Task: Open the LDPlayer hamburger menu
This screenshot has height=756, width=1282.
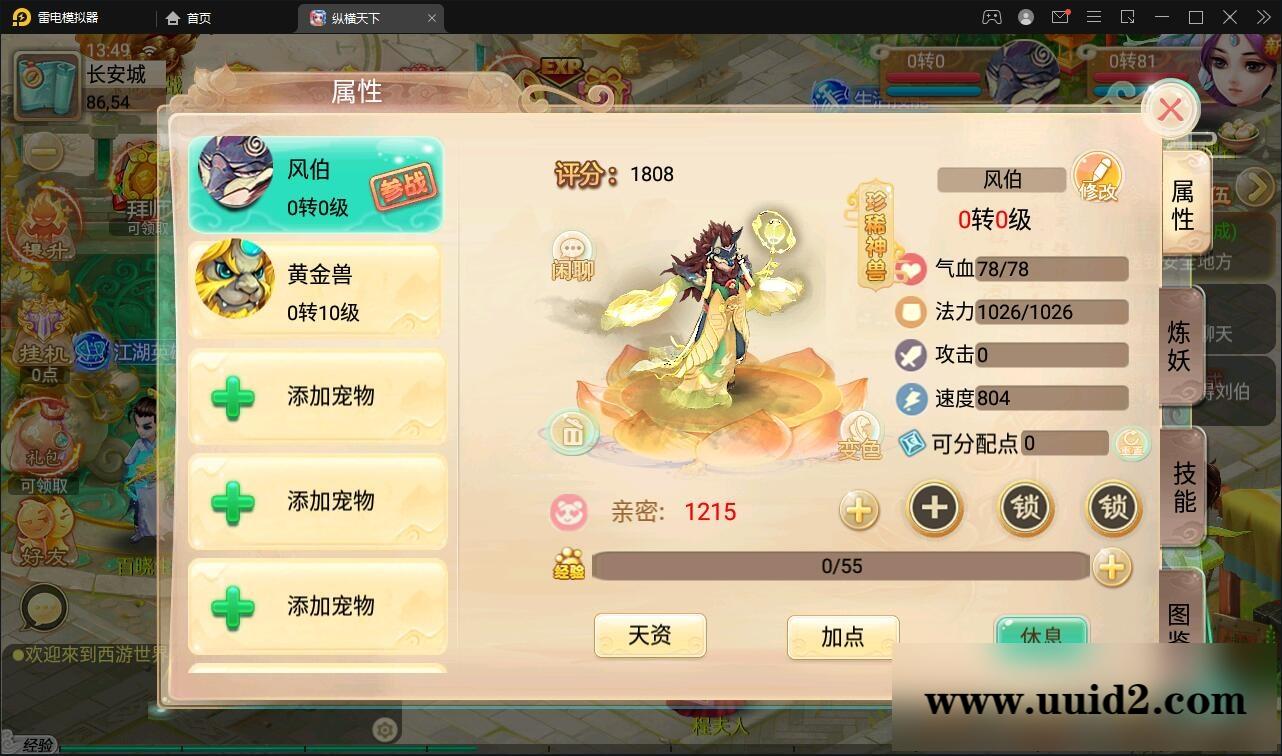Action: click(x=1094, y=17)
